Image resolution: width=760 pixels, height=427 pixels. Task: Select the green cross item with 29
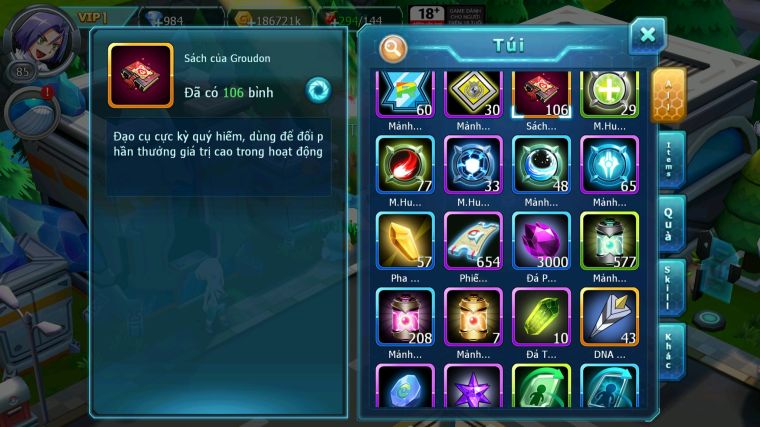pos(608,95)
